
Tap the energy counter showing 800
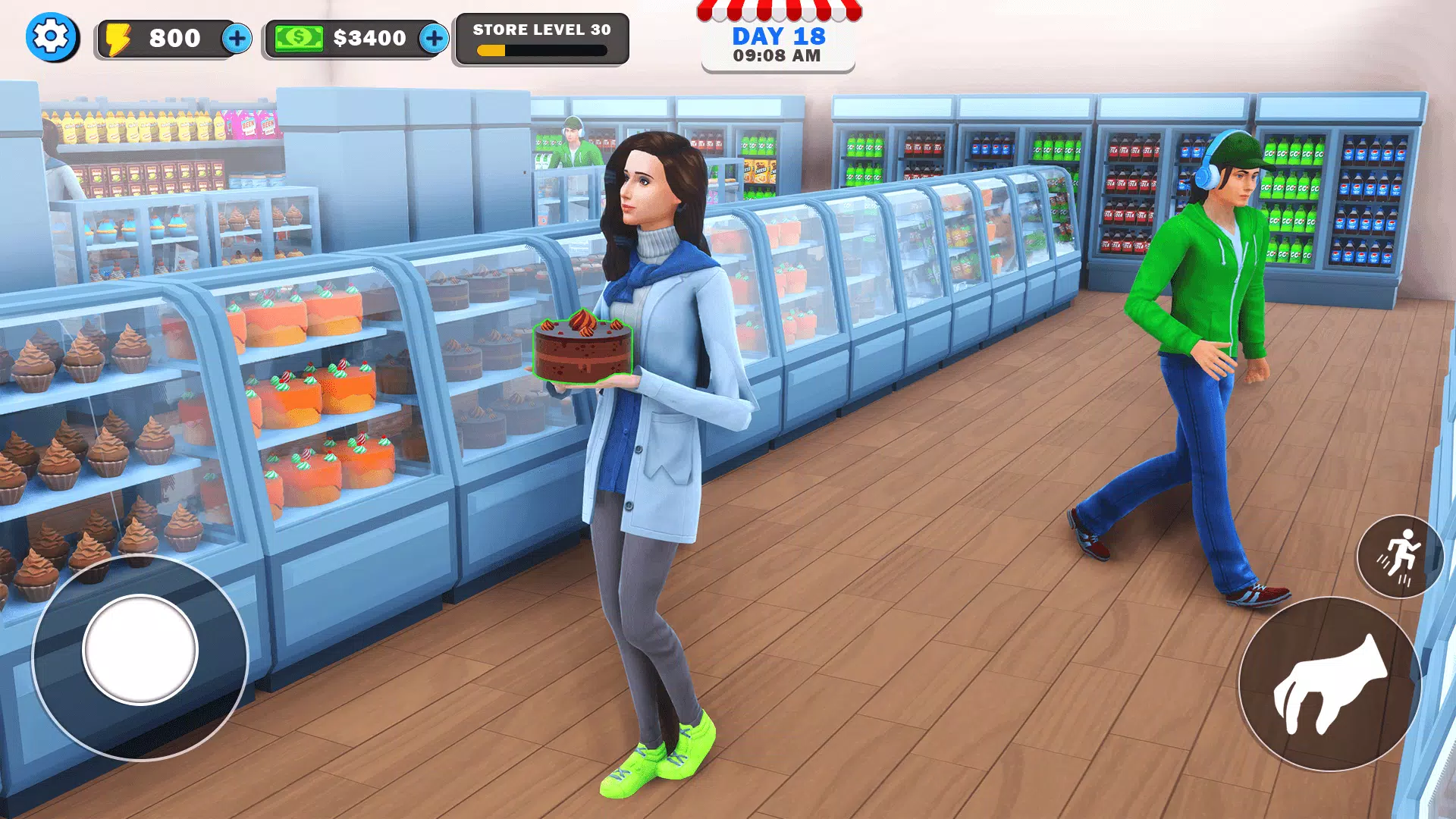174,37
